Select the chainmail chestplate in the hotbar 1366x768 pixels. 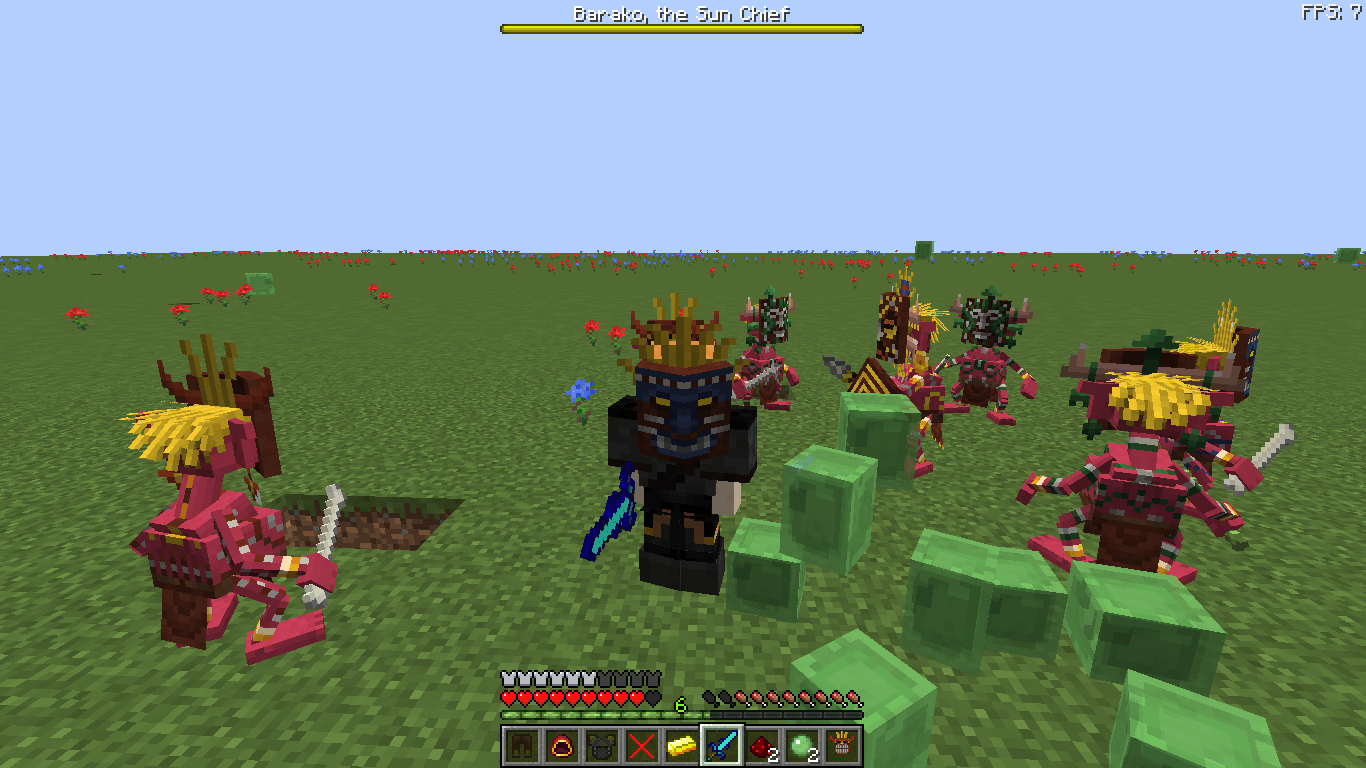[603, 747]
